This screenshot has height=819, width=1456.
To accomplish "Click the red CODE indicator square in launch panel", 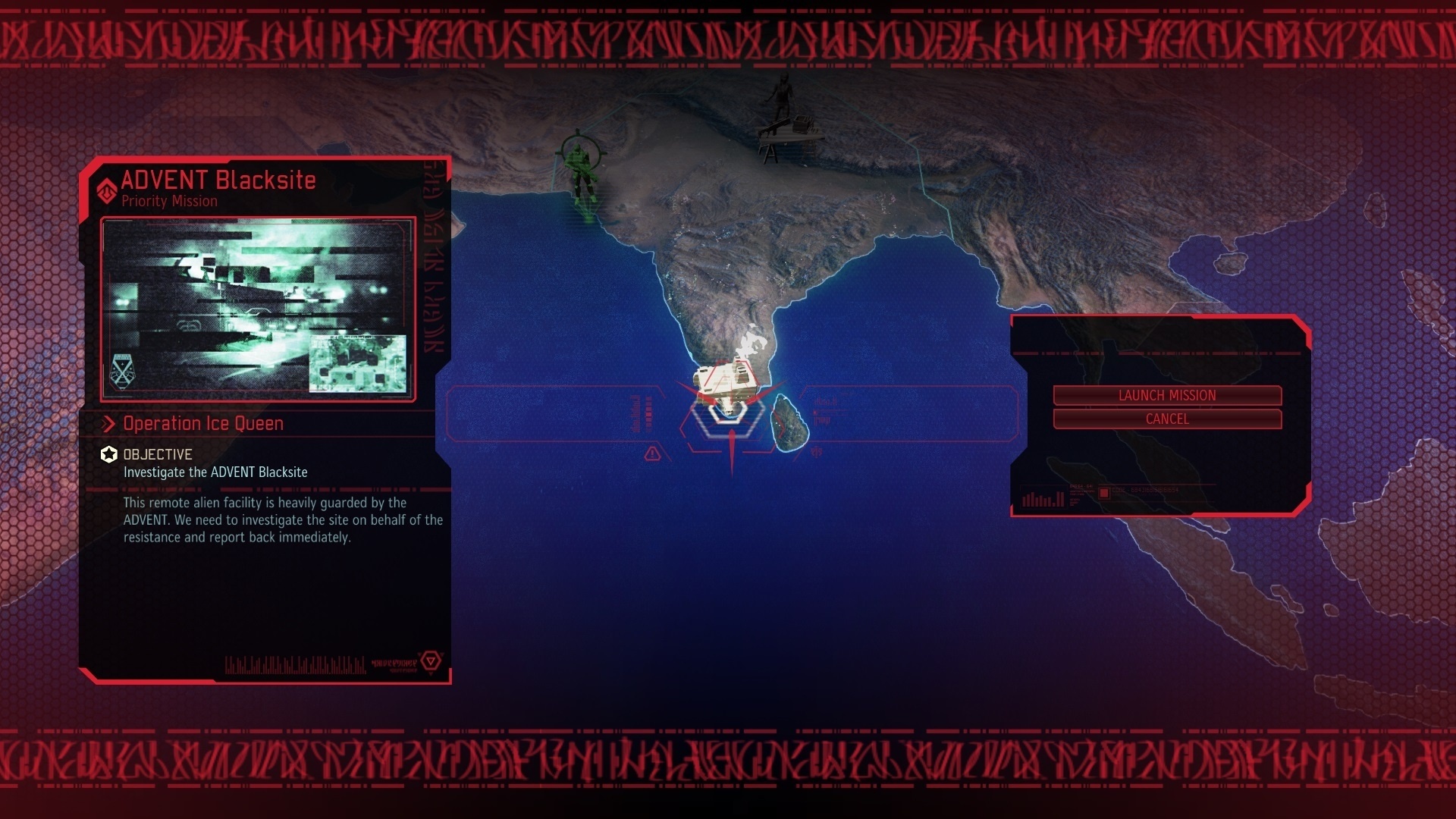I will pos(1103,492).
